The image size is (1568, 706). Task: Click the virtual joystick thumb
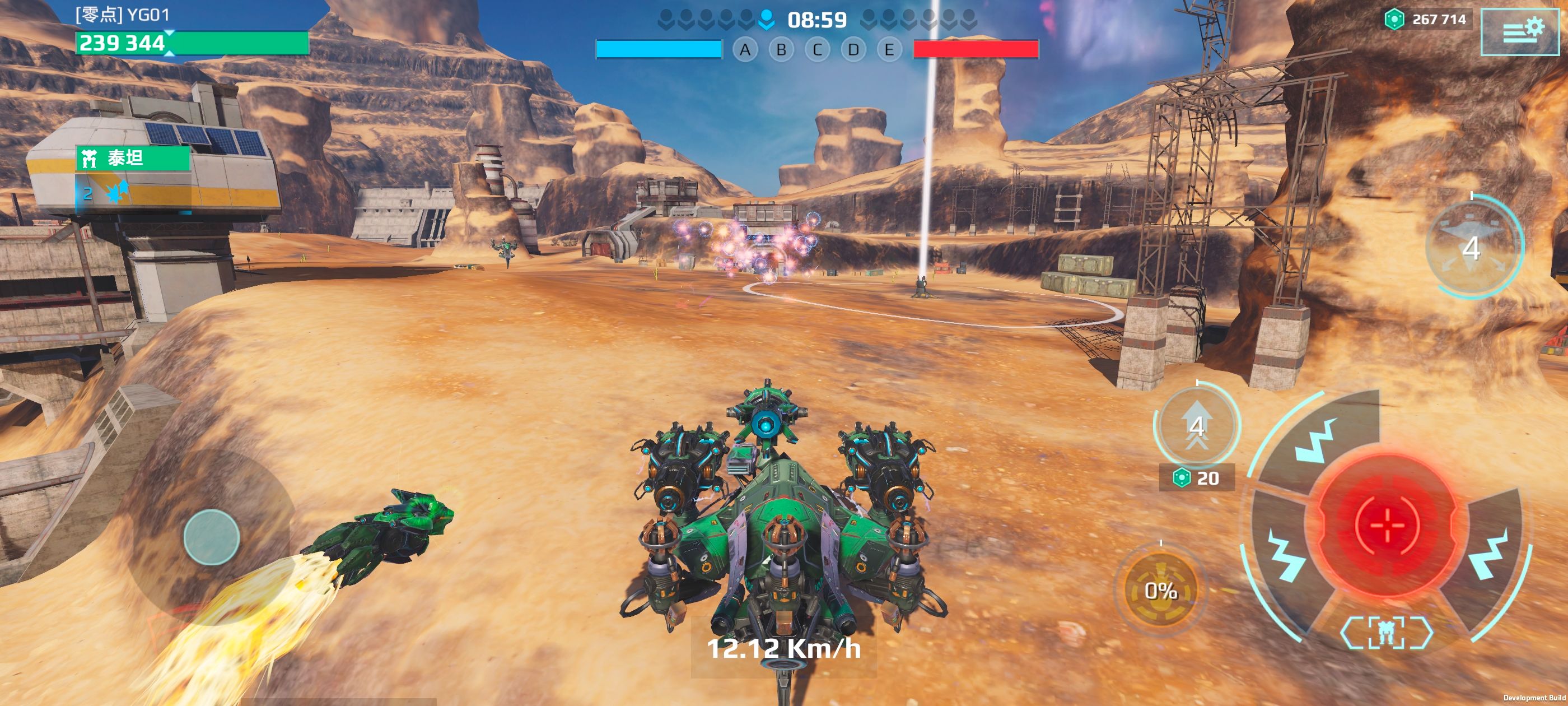click(x=211, y=537)
